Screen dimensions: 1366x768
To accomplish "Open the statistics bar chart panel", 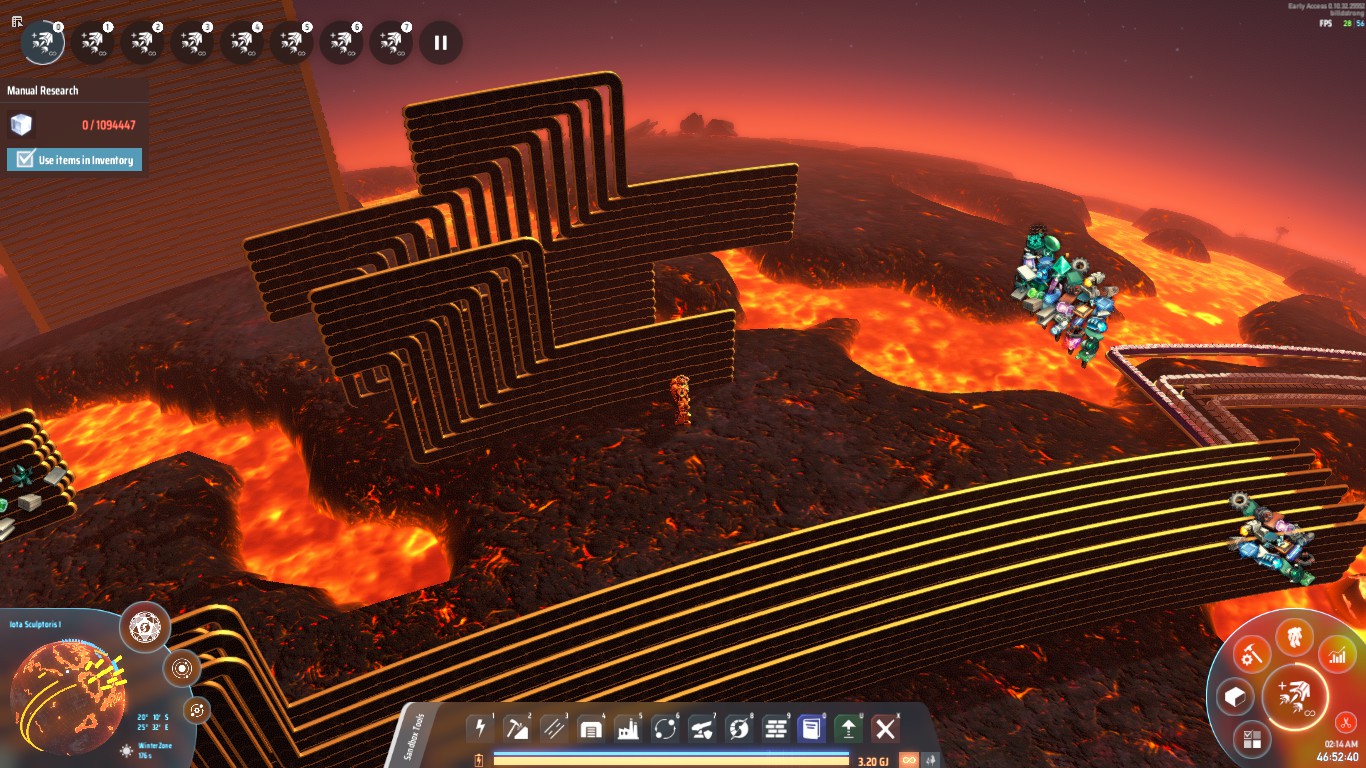I will coord(1337,656).
